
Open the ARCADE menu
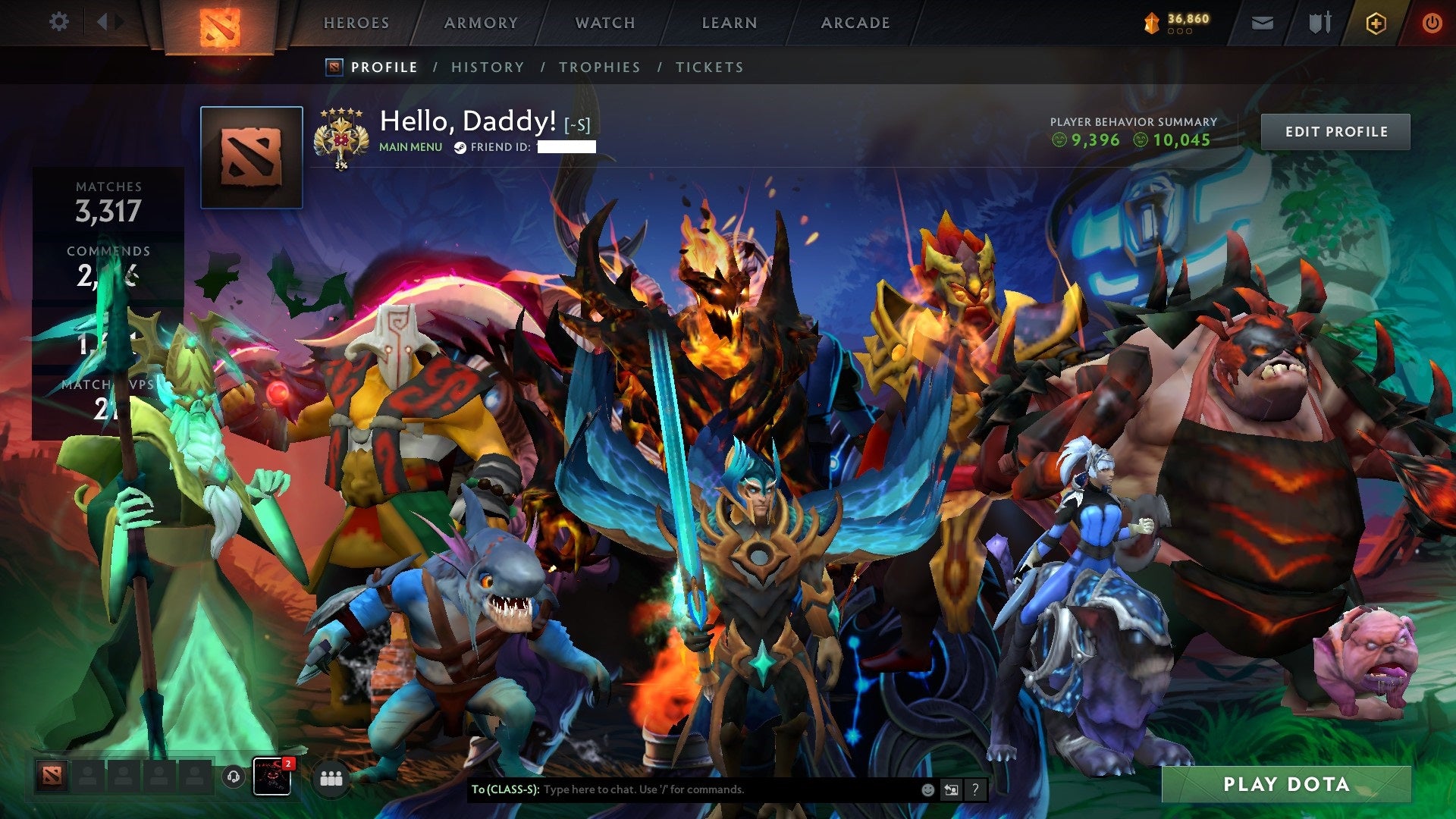coord(855,23)
